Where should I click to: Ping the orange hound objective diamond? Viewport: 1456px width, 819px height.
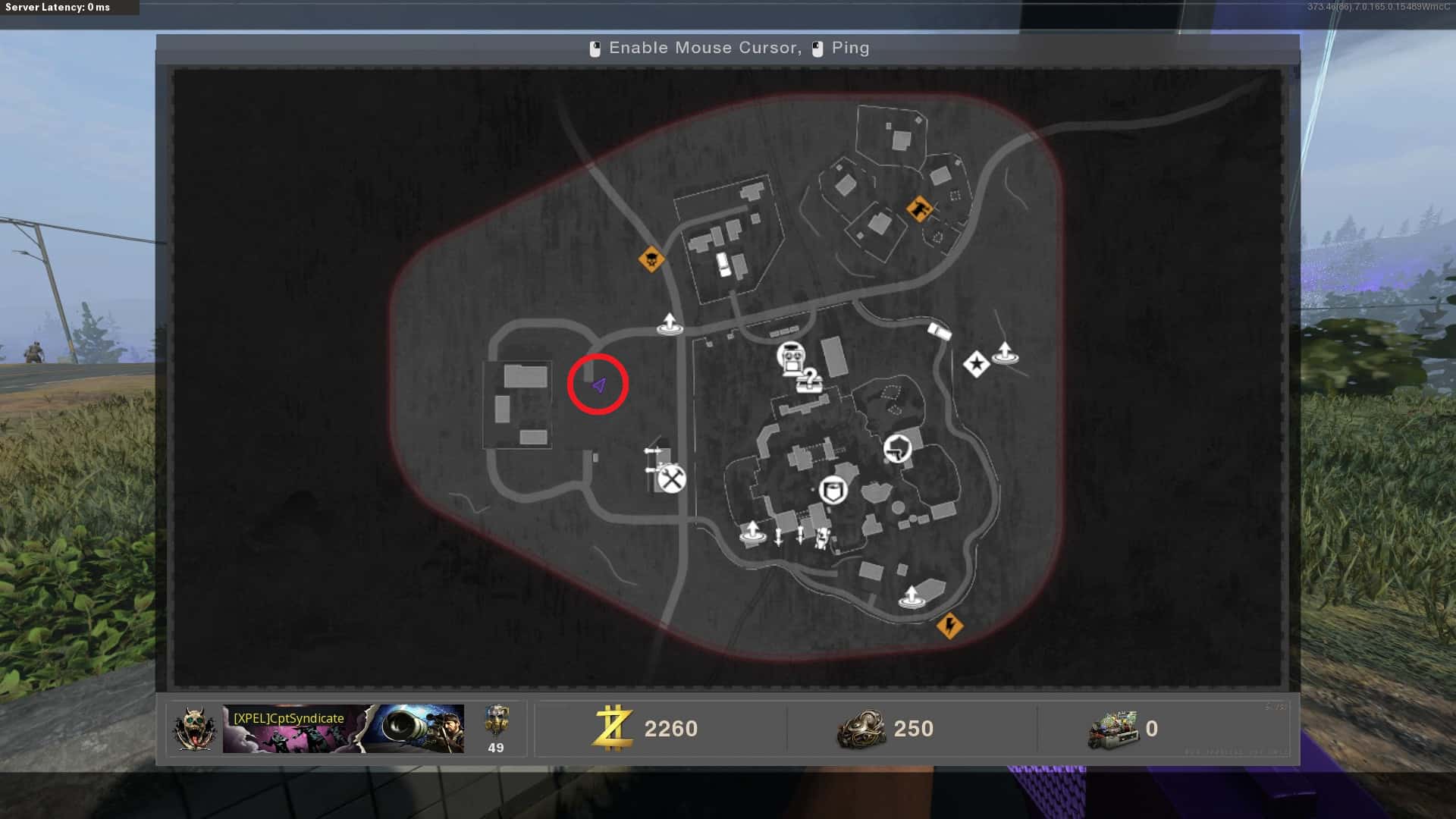(x=919, y=208)
